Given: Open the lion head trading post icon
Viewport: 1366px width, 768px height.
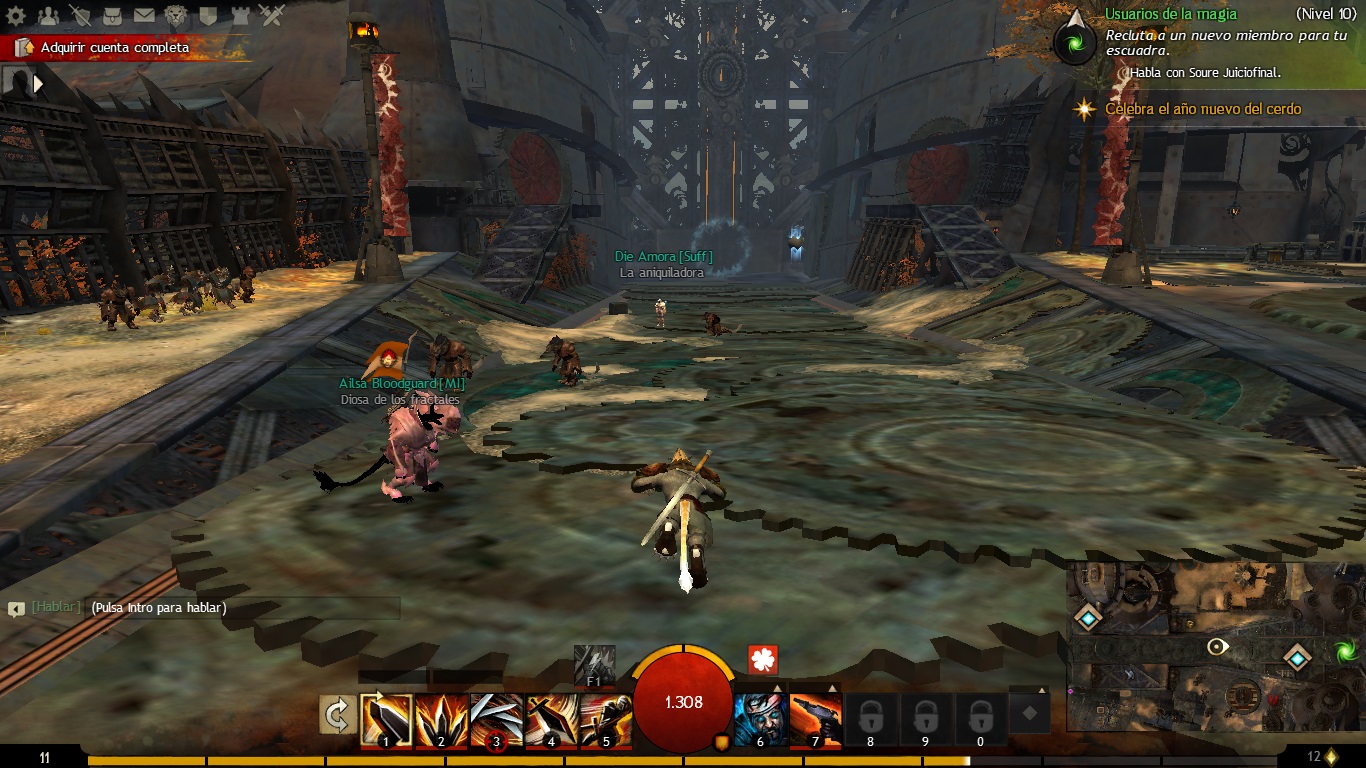Looking at the screenshot, I should click(x=176, y=15).
